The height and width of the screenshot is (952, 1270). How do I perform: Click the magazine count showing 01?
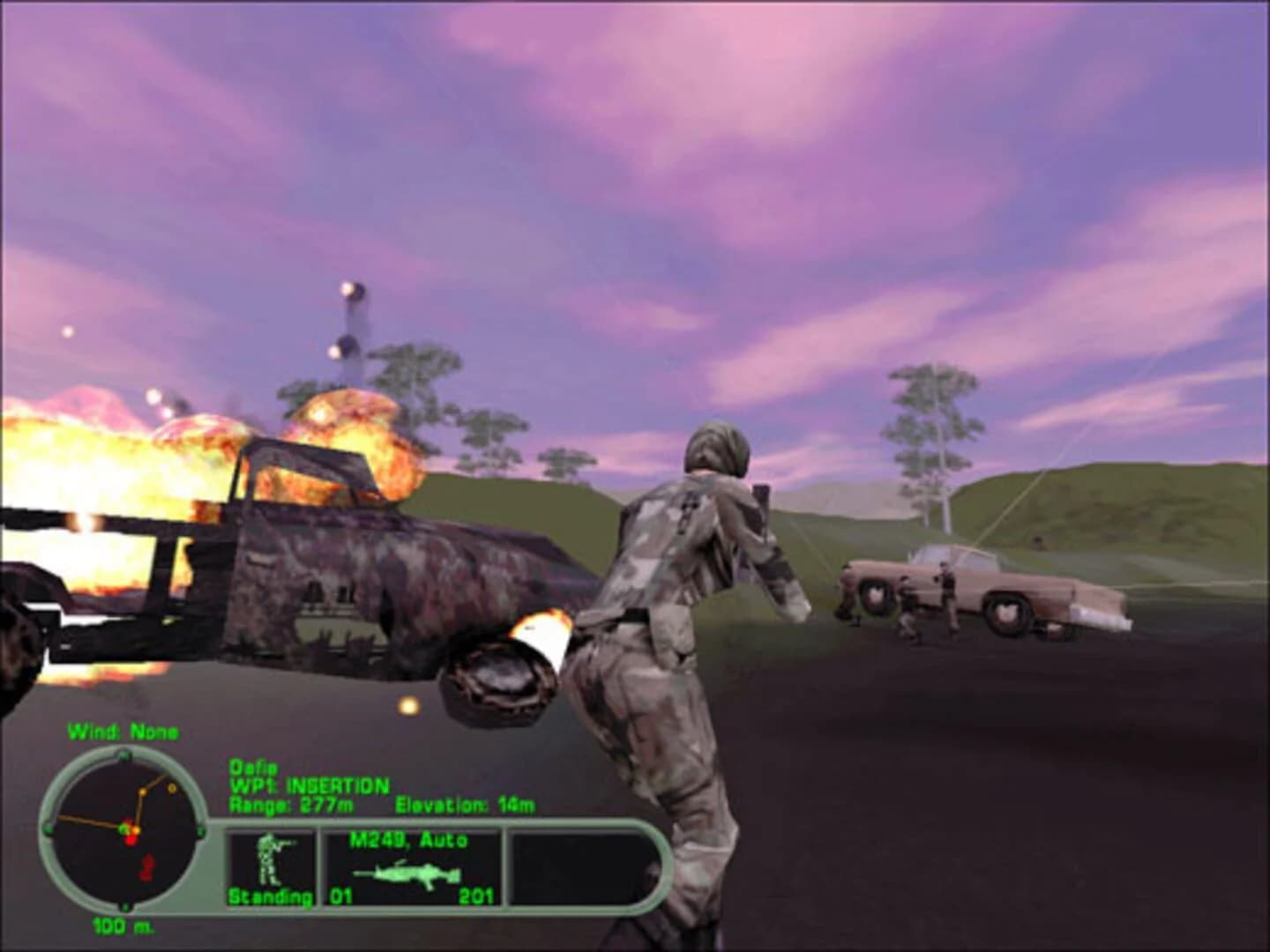[x=340, y=896]
